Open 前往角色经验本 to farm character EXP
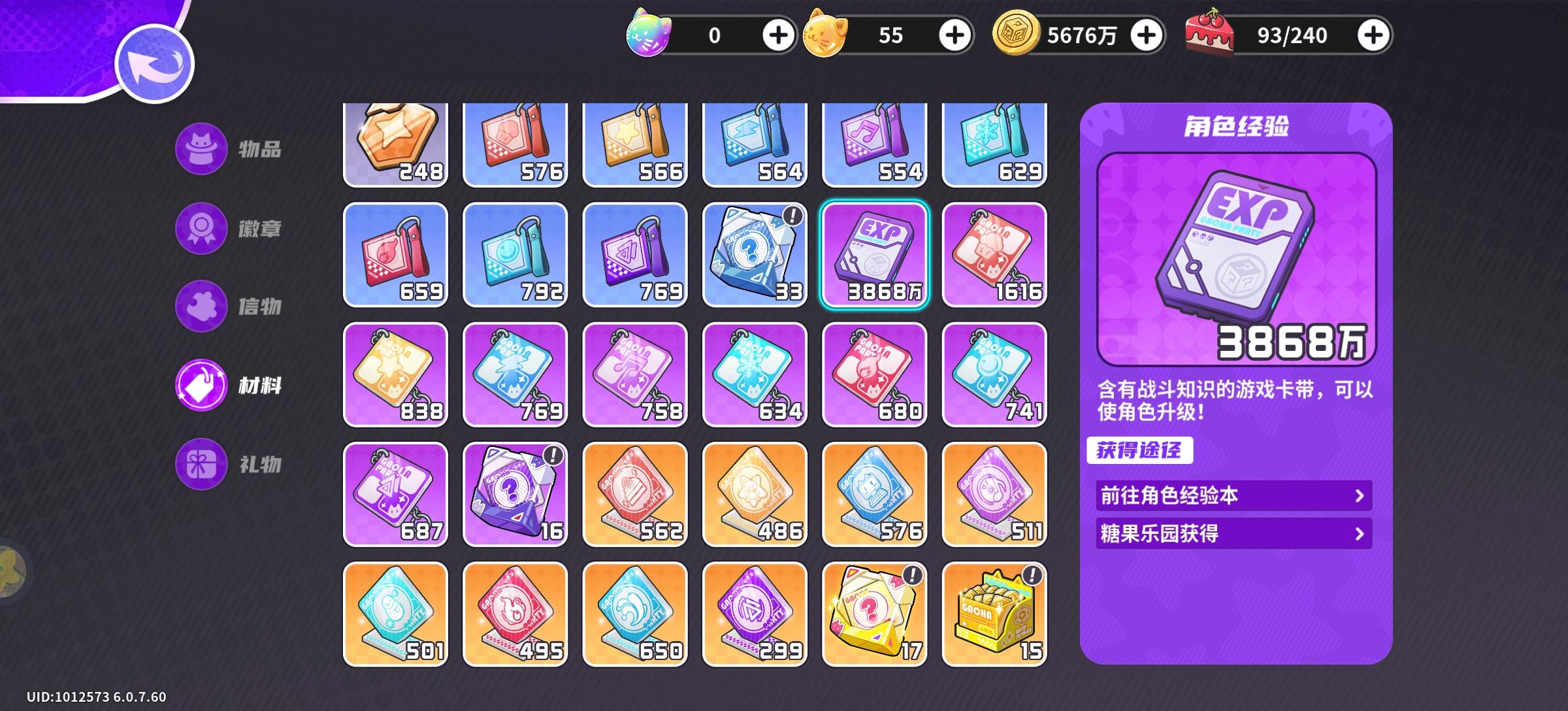This screenshot has width=1568, height=711. 1233,495
